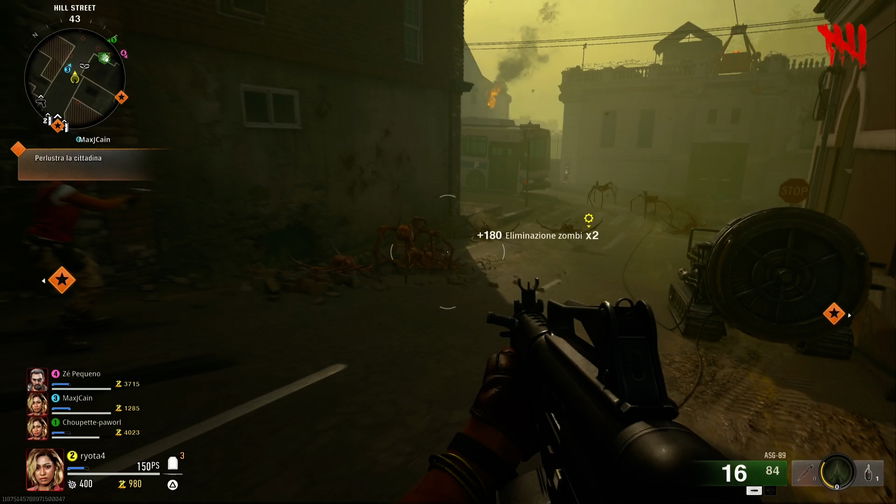Click the orange star objective marker on the minimap rim

click(122, 97)
